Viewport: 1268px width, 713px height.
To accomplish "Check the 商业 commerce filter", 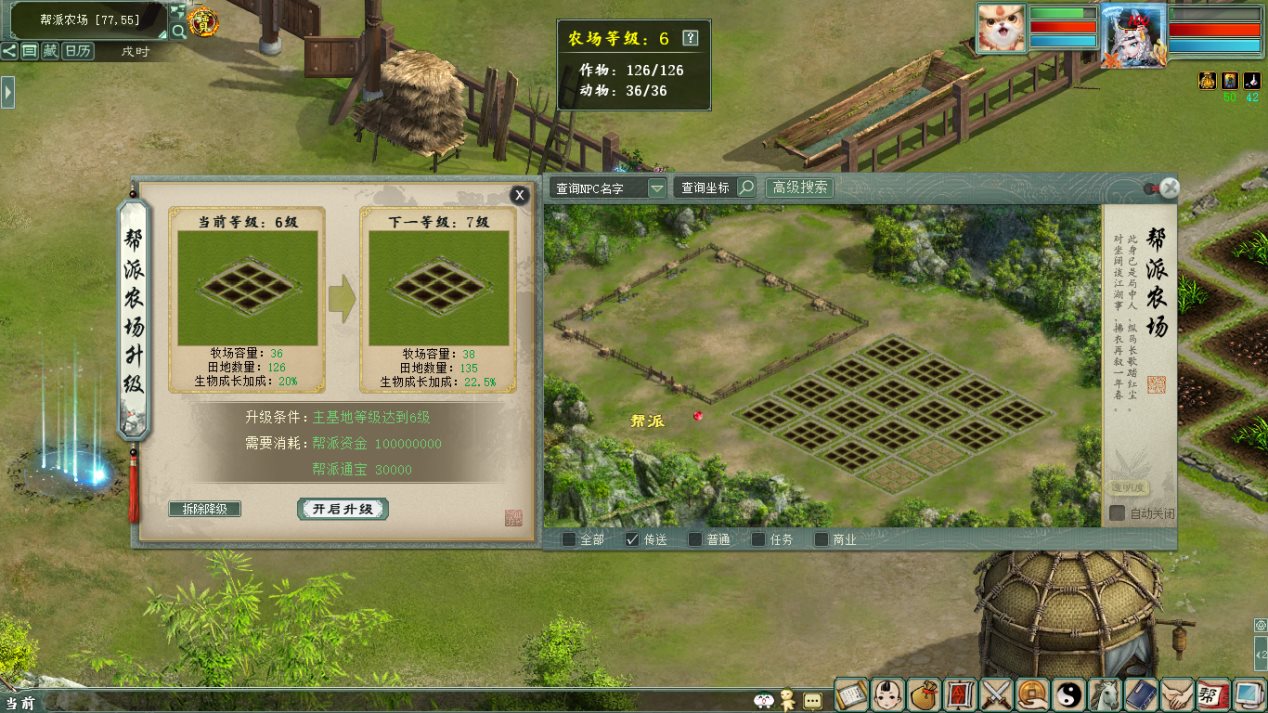I will (x=821, y=540).
